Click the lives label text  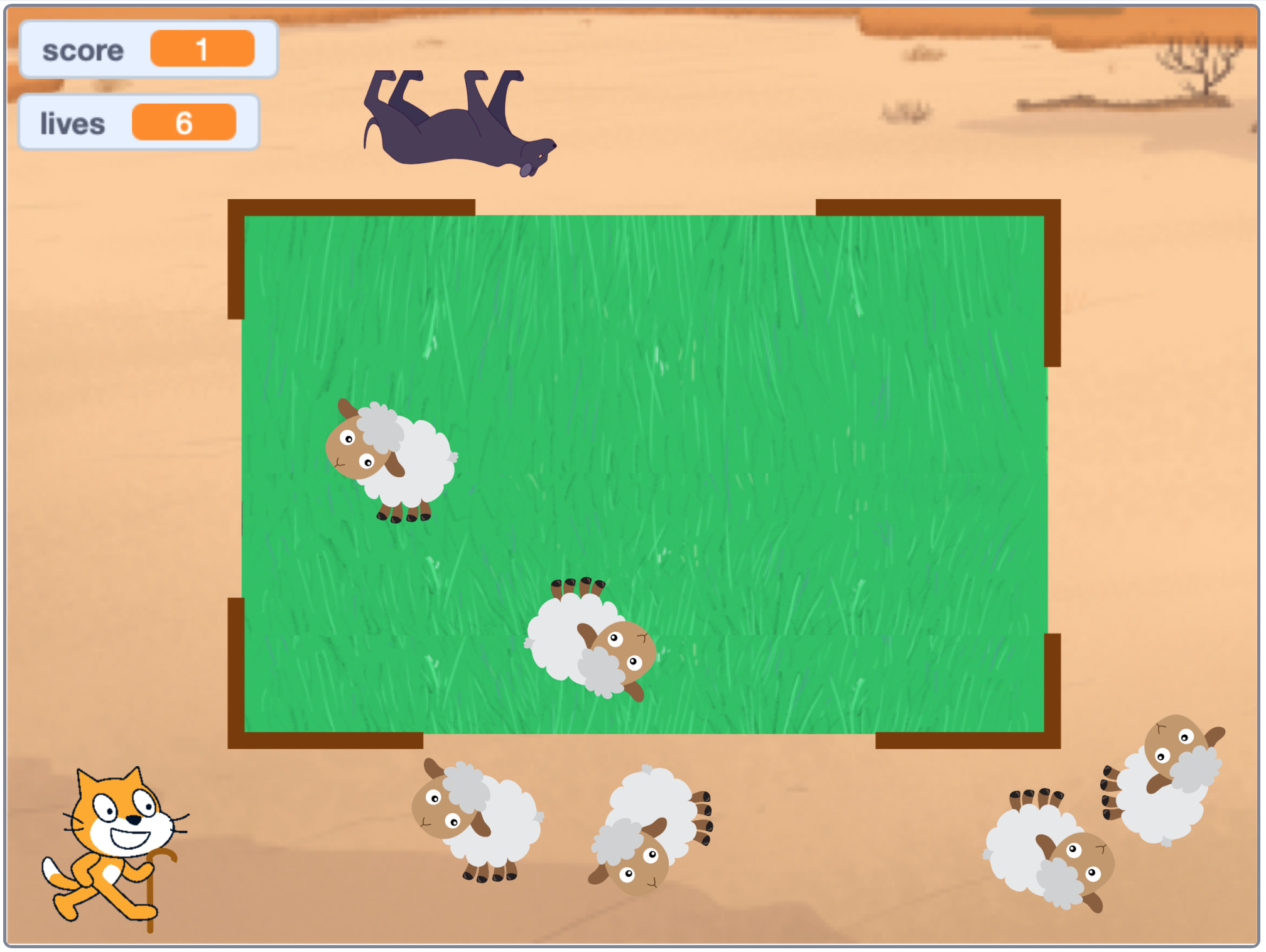click(72, 122)
